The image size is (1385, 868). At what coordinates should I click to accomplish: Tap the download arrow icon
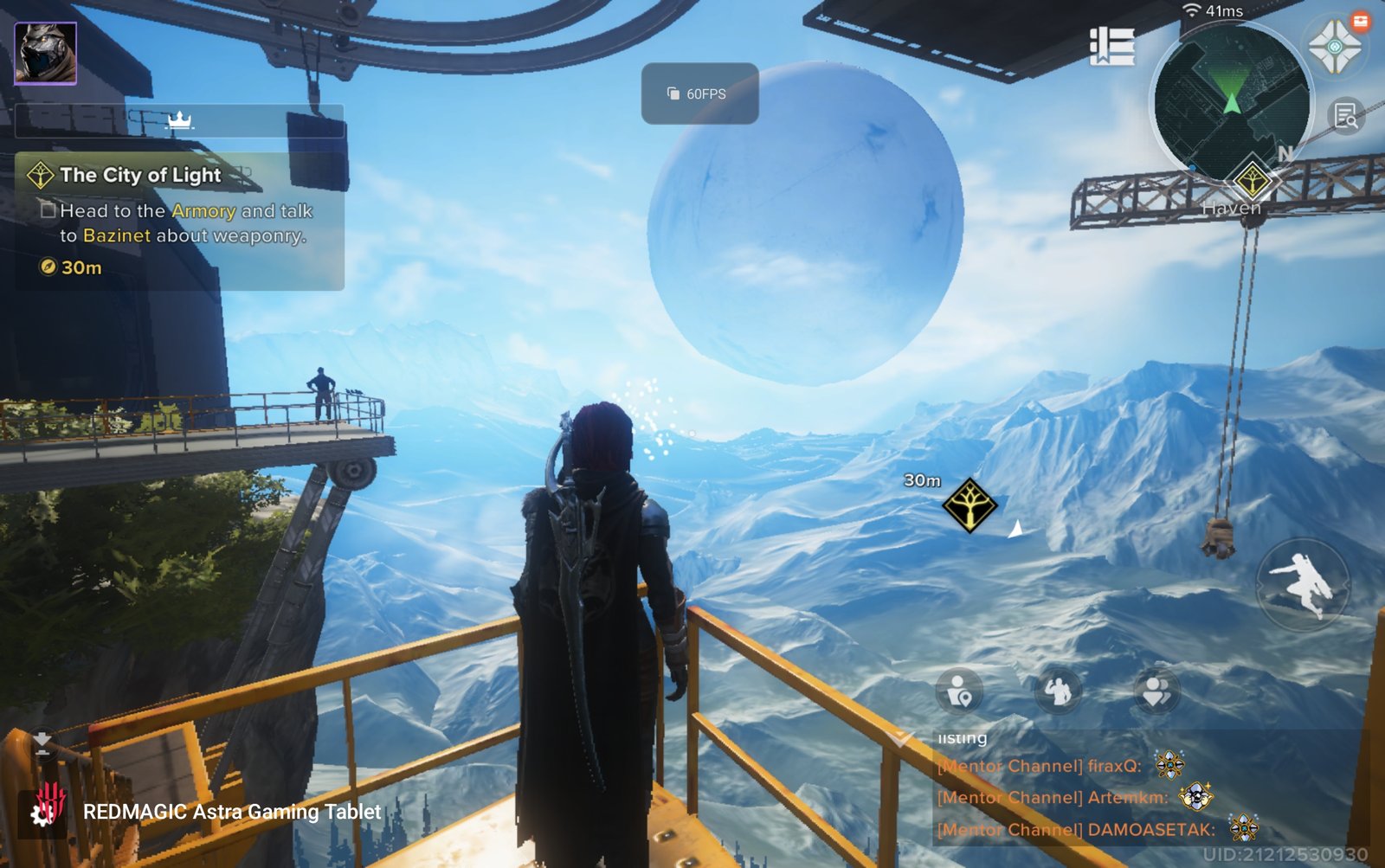coord(42,743)
